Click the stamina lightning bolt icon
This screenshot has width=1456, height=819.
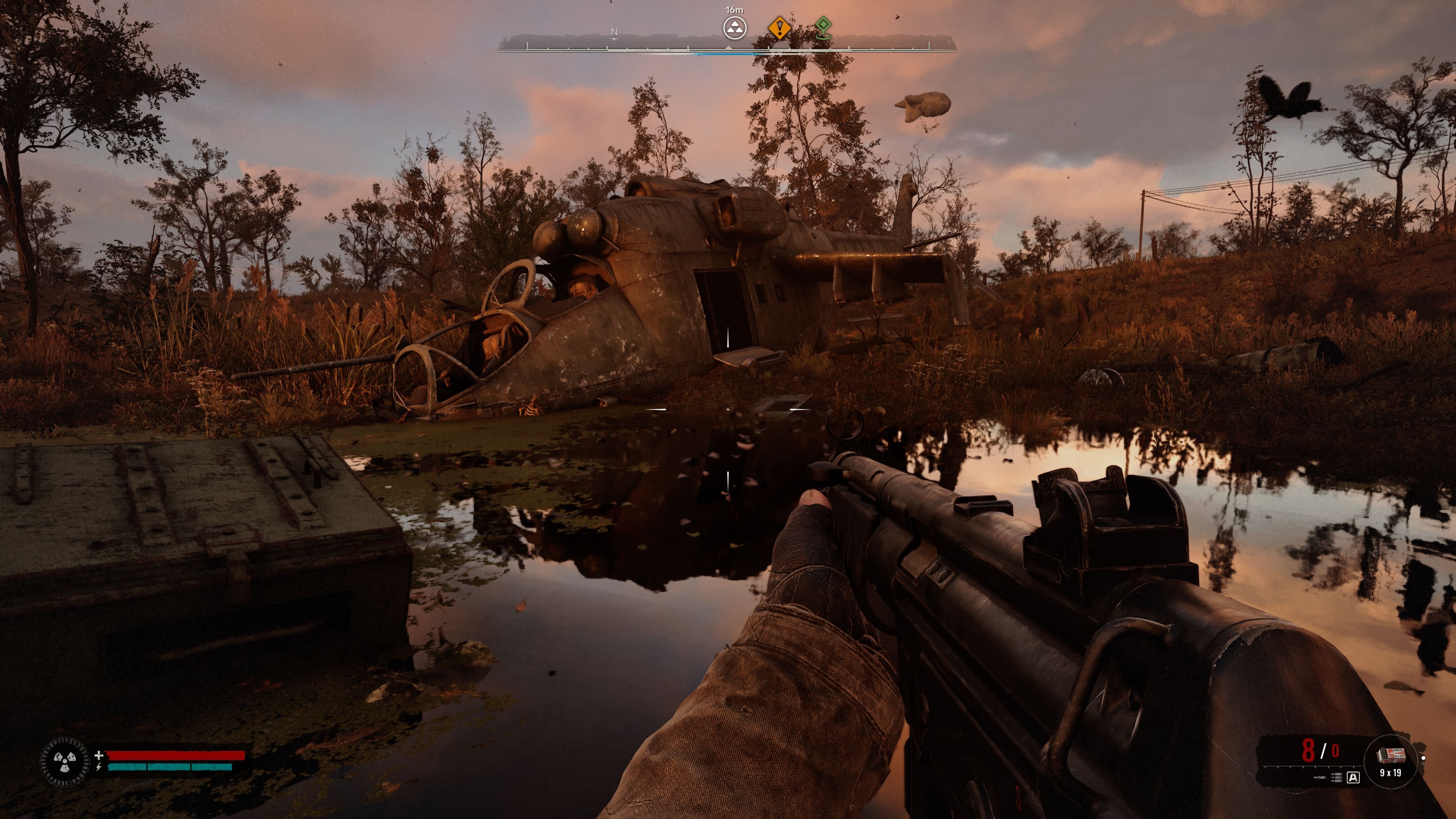pyautogui.click(x=98, y=767)
